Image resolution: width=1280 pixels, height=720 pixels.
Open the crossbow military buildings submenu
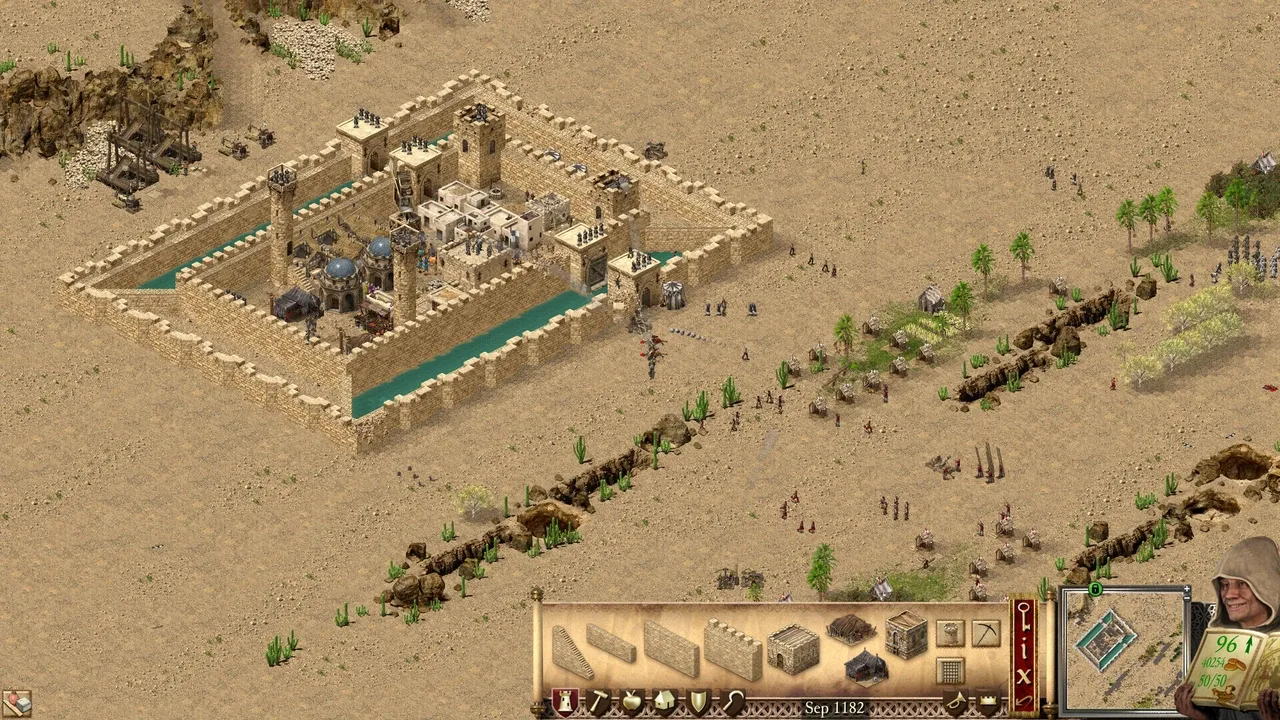[985, 633]
